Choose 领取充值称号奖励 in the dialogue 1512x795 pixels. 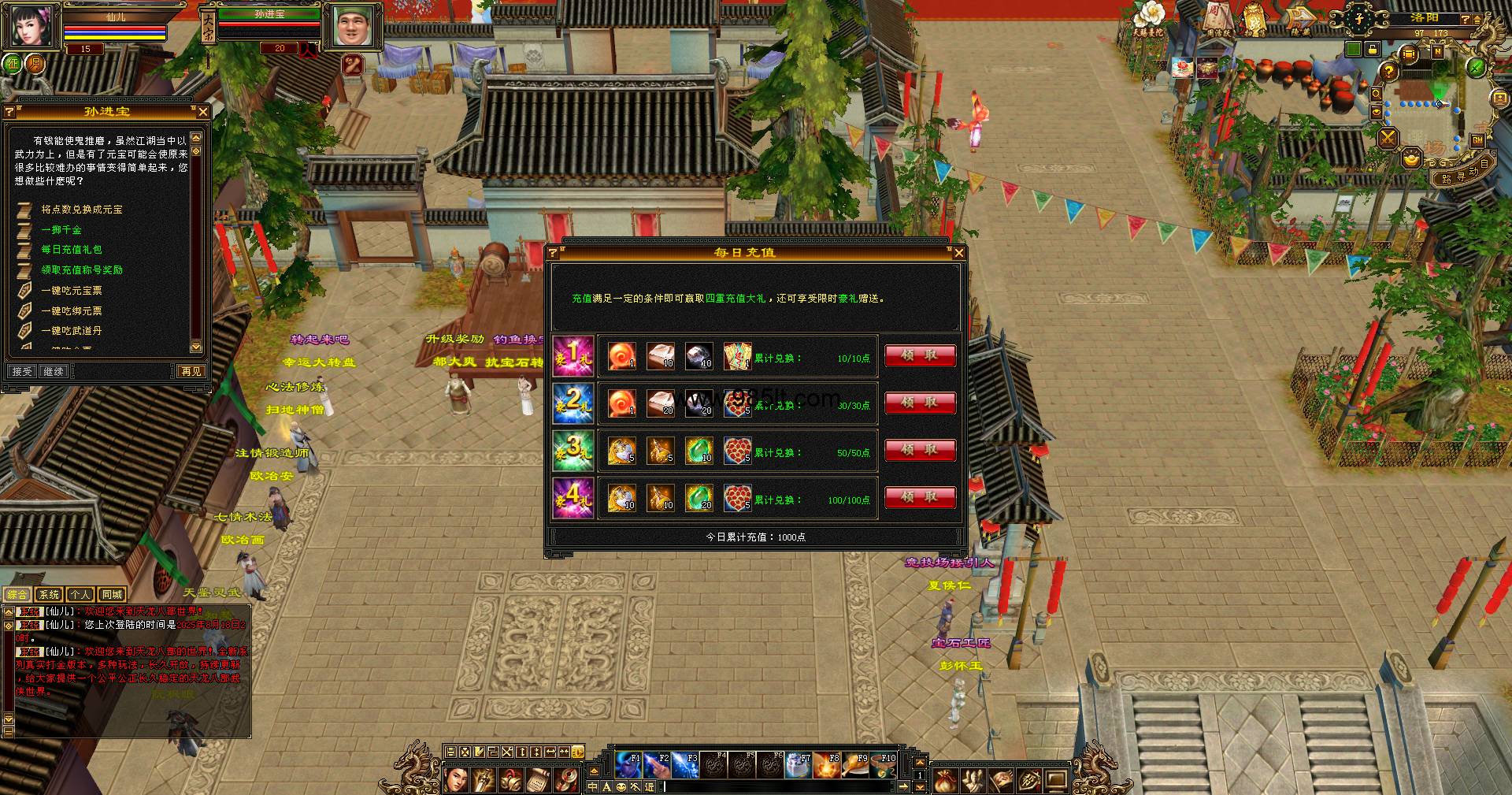(82, 270)
